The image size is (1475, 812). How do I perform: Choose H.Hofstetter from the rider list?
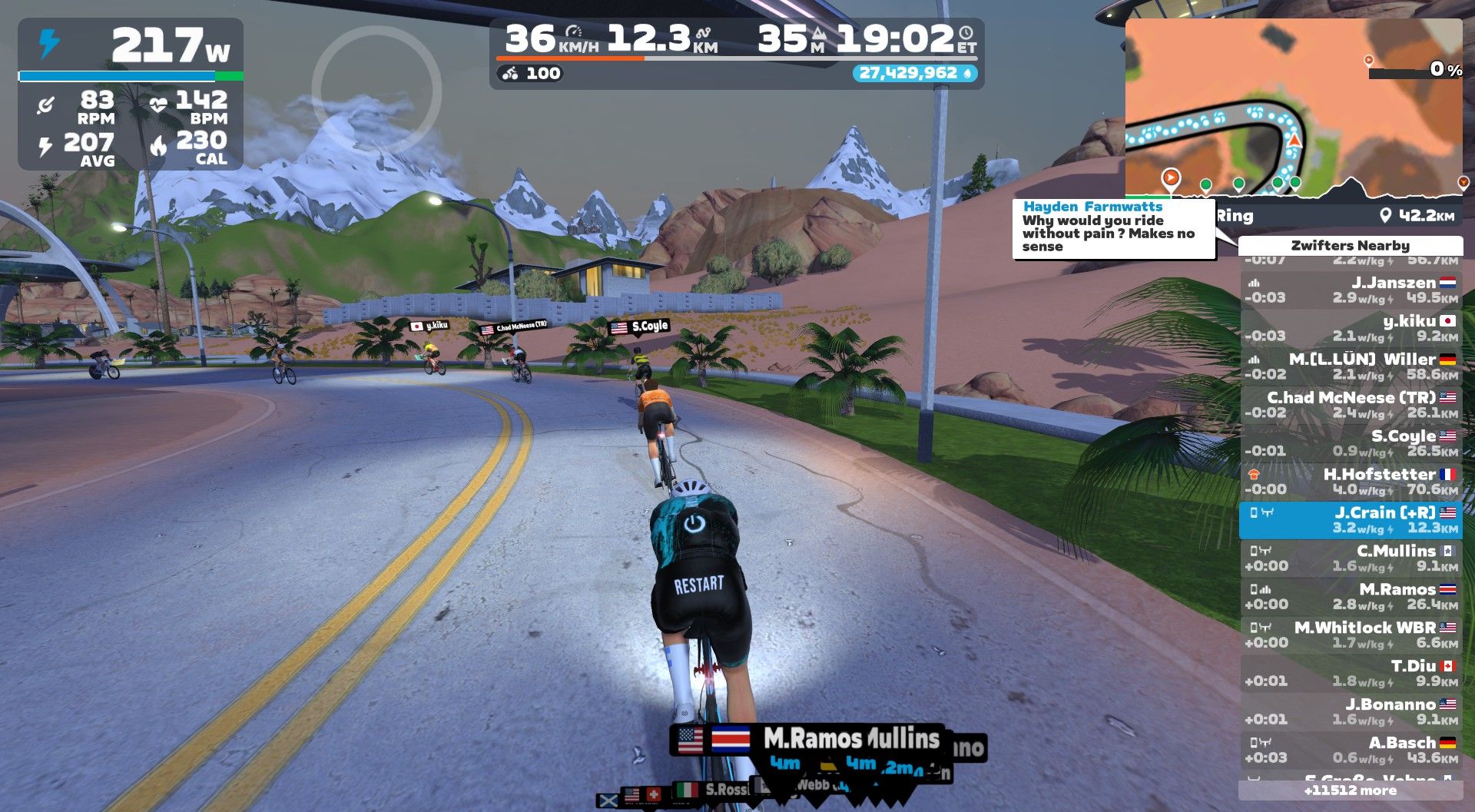pos(1351,482)
